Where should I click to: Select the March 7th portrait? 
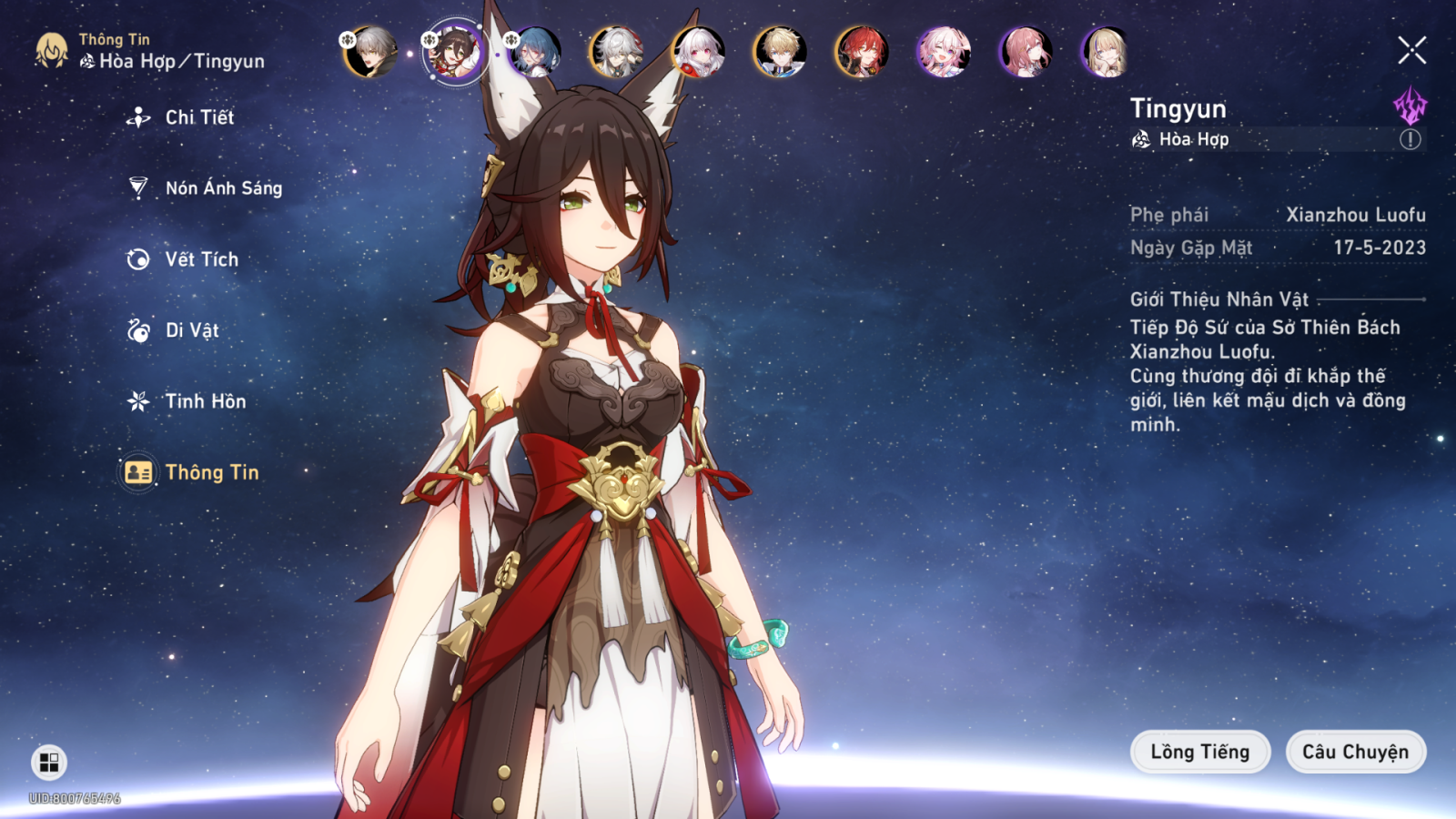pos(943,52)
